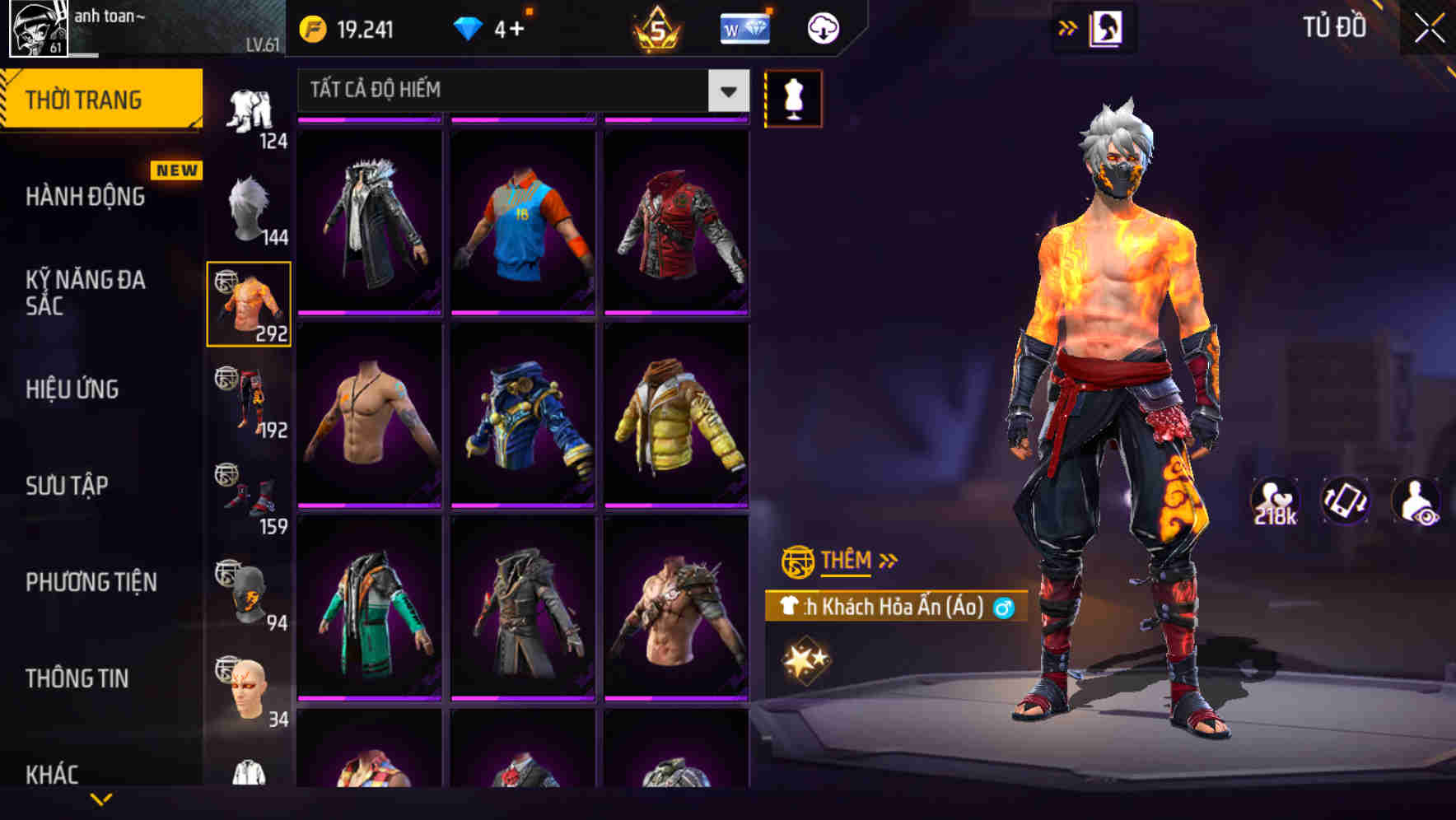The height and width of the screenshot is (820, 1456).
Task: Click the THÊM link near the character
Action: pos(847,561)
